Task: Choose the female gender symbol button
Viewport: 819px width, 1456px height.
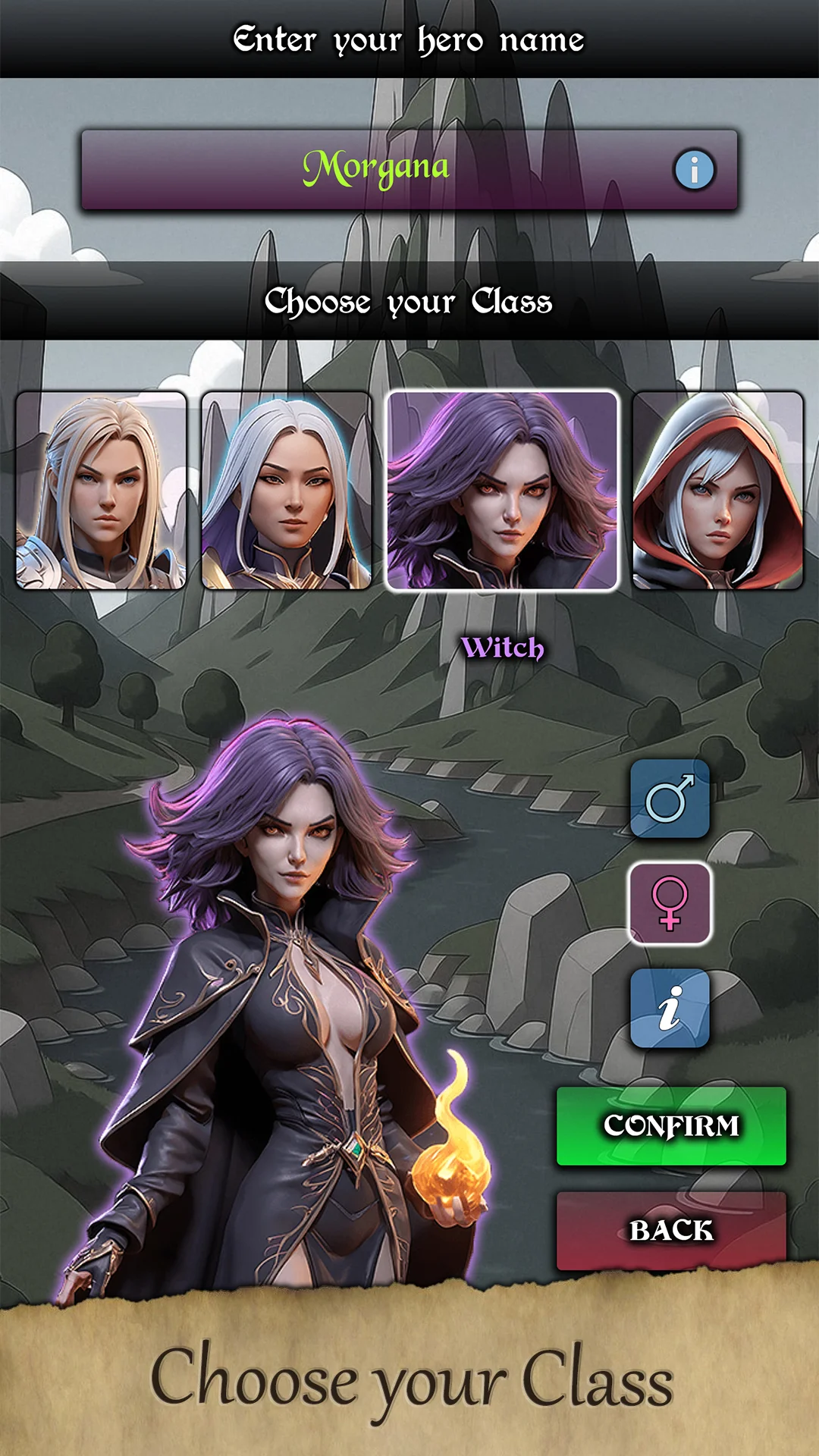Action: click(x=670, y=903)
